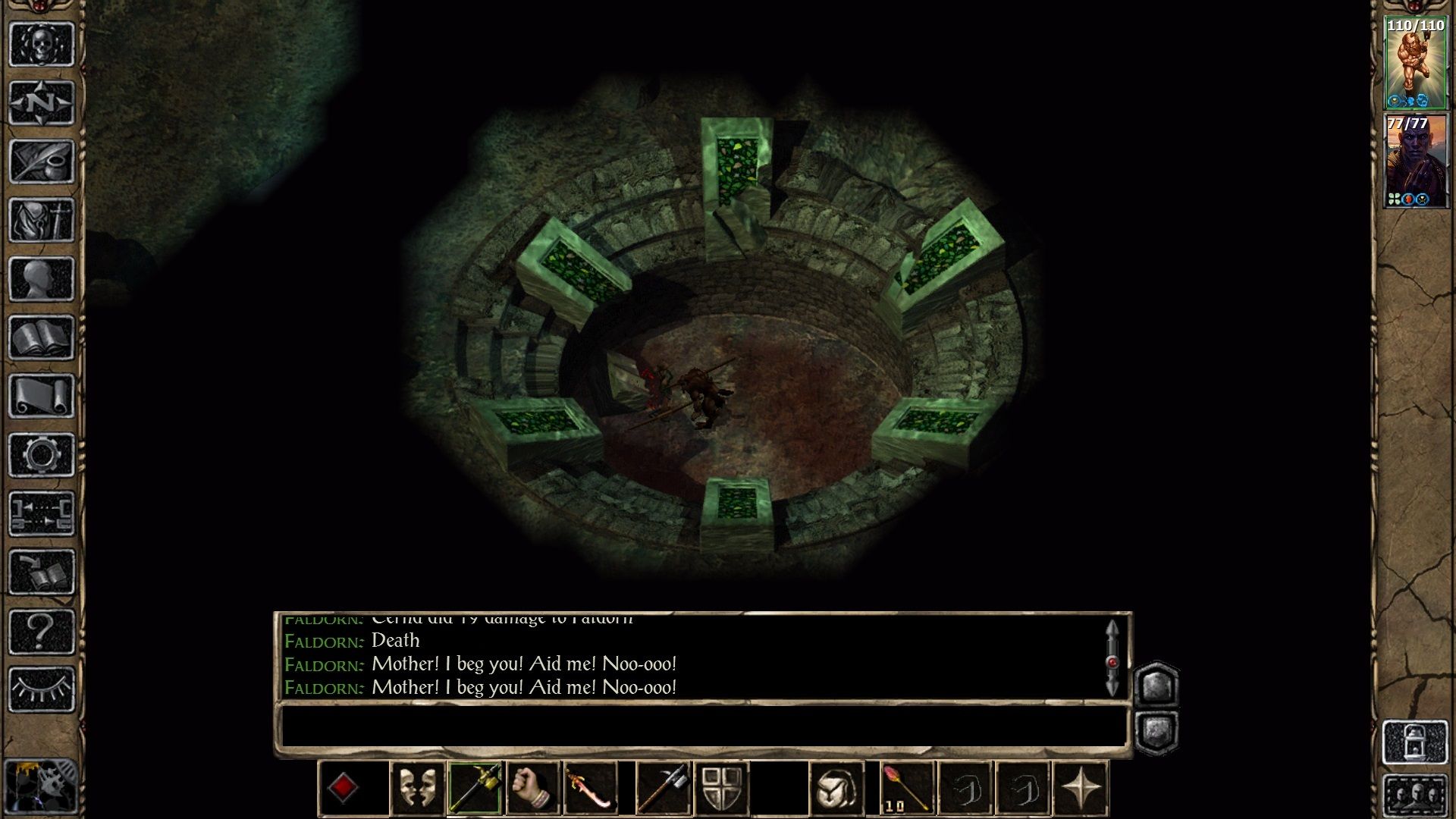
Task: Open game options via the gear icon
Action: coord(42,455)
